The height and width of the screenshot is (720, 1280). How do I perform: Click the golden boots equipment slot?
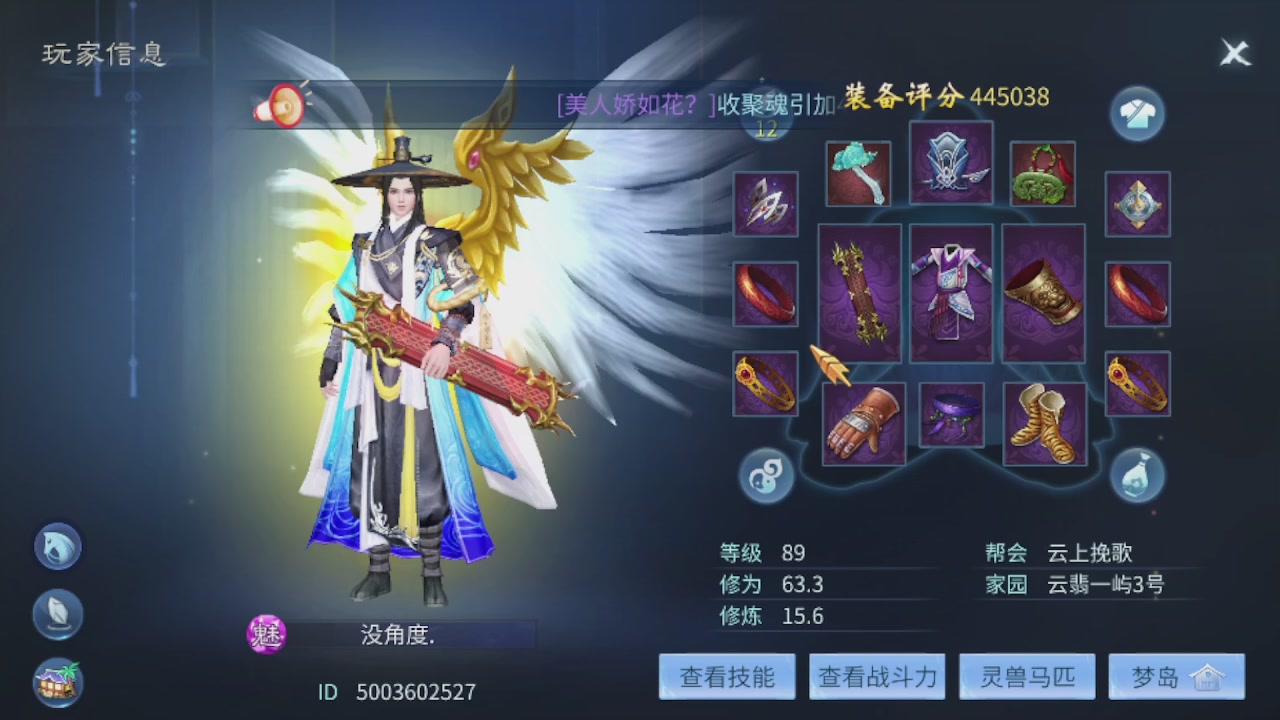coord(1044,424)
